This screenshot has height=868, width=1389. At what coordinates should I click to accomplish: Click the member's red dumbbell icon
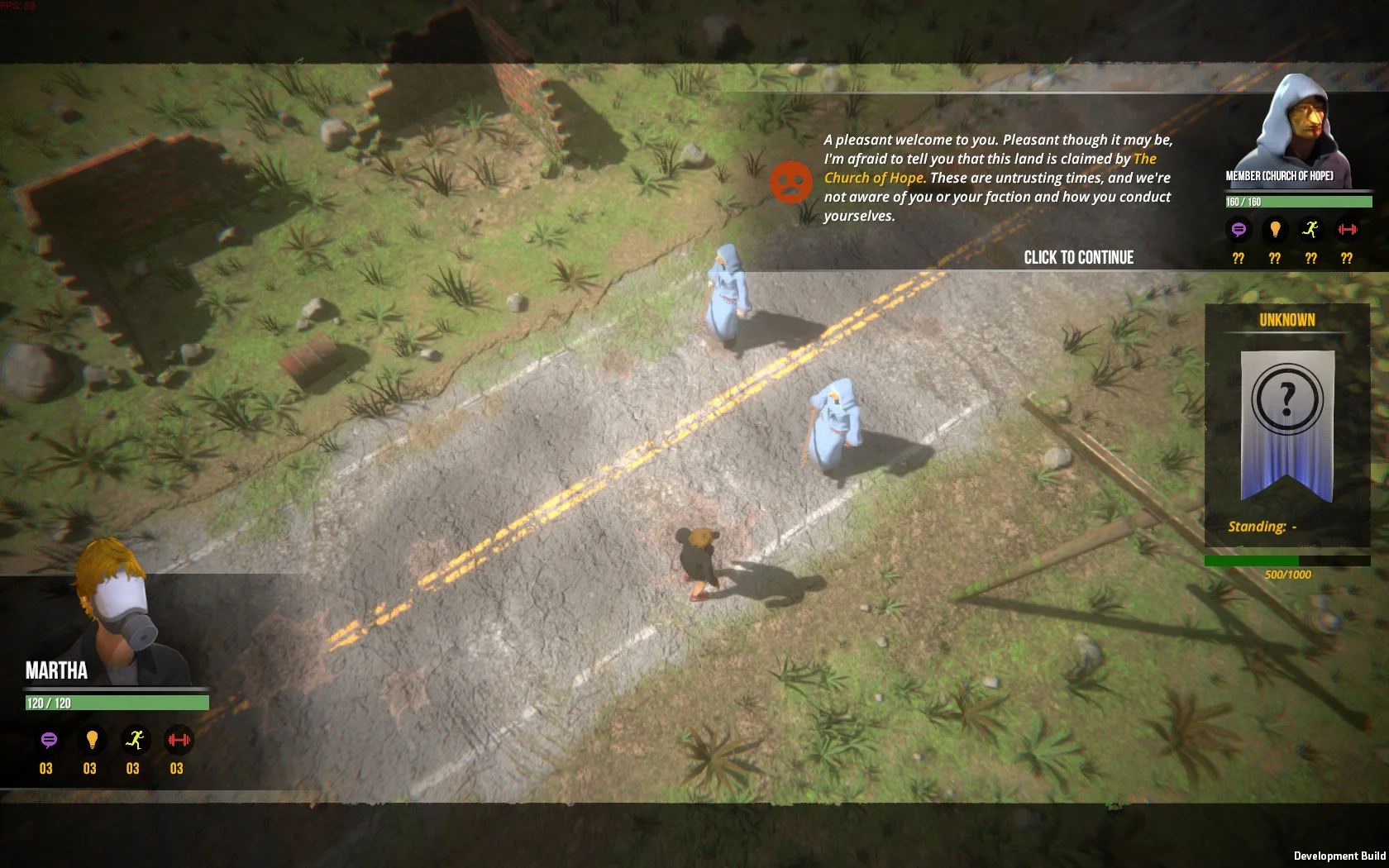point(1348,229)
